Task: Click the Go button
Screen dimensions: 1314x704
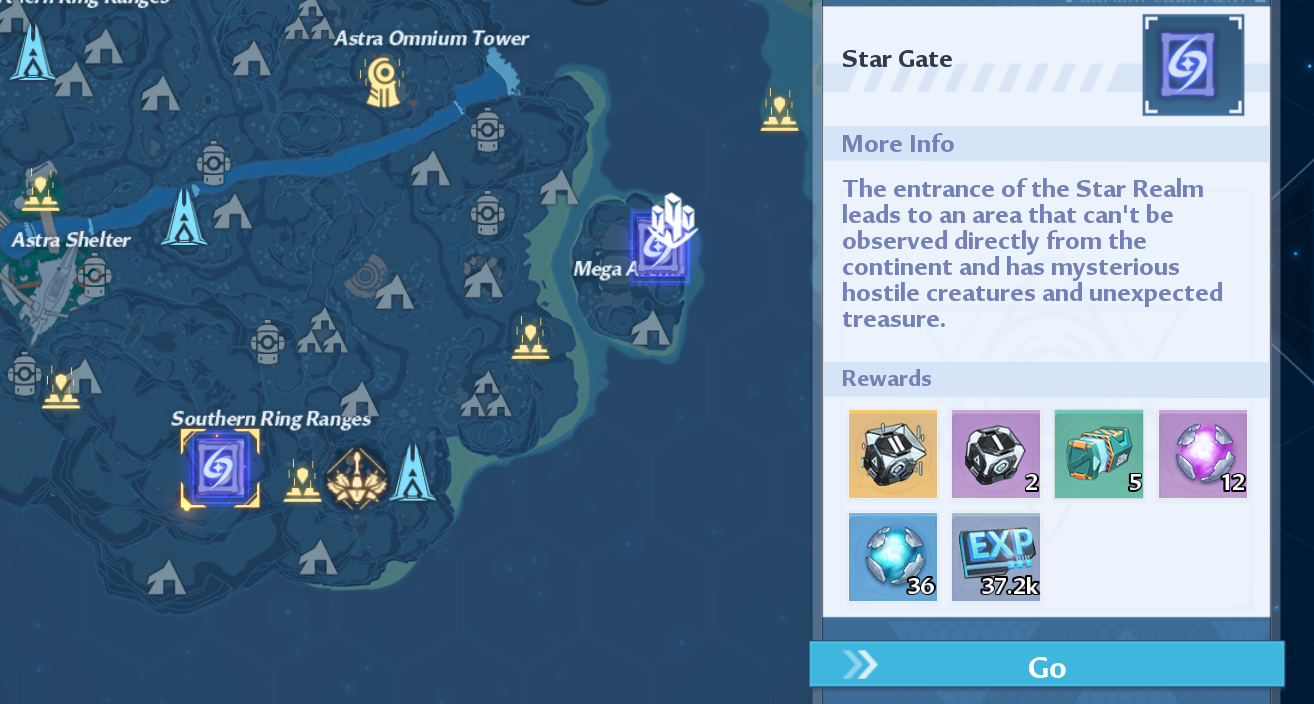Action: [1046, 666]
